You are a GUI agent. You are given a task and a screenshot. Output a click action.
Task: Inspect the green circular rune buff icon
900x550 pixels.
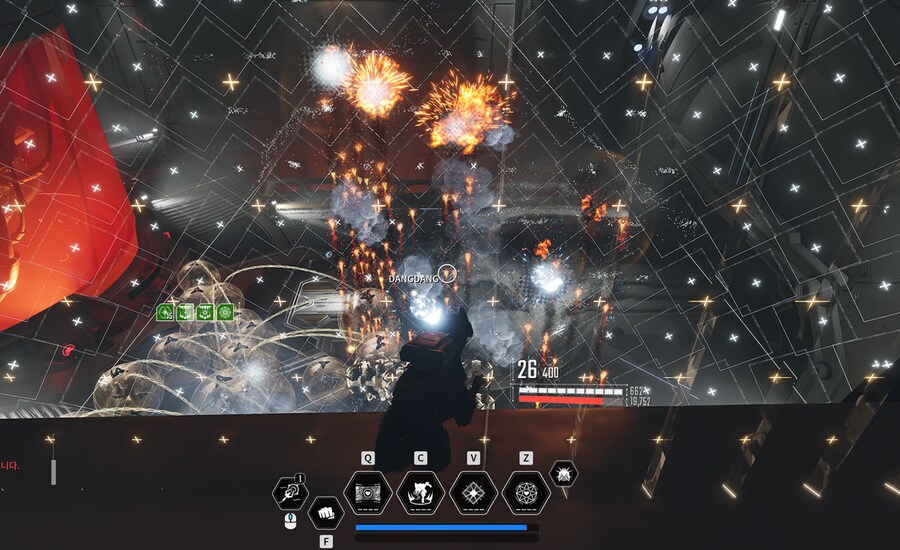point(226,312)
